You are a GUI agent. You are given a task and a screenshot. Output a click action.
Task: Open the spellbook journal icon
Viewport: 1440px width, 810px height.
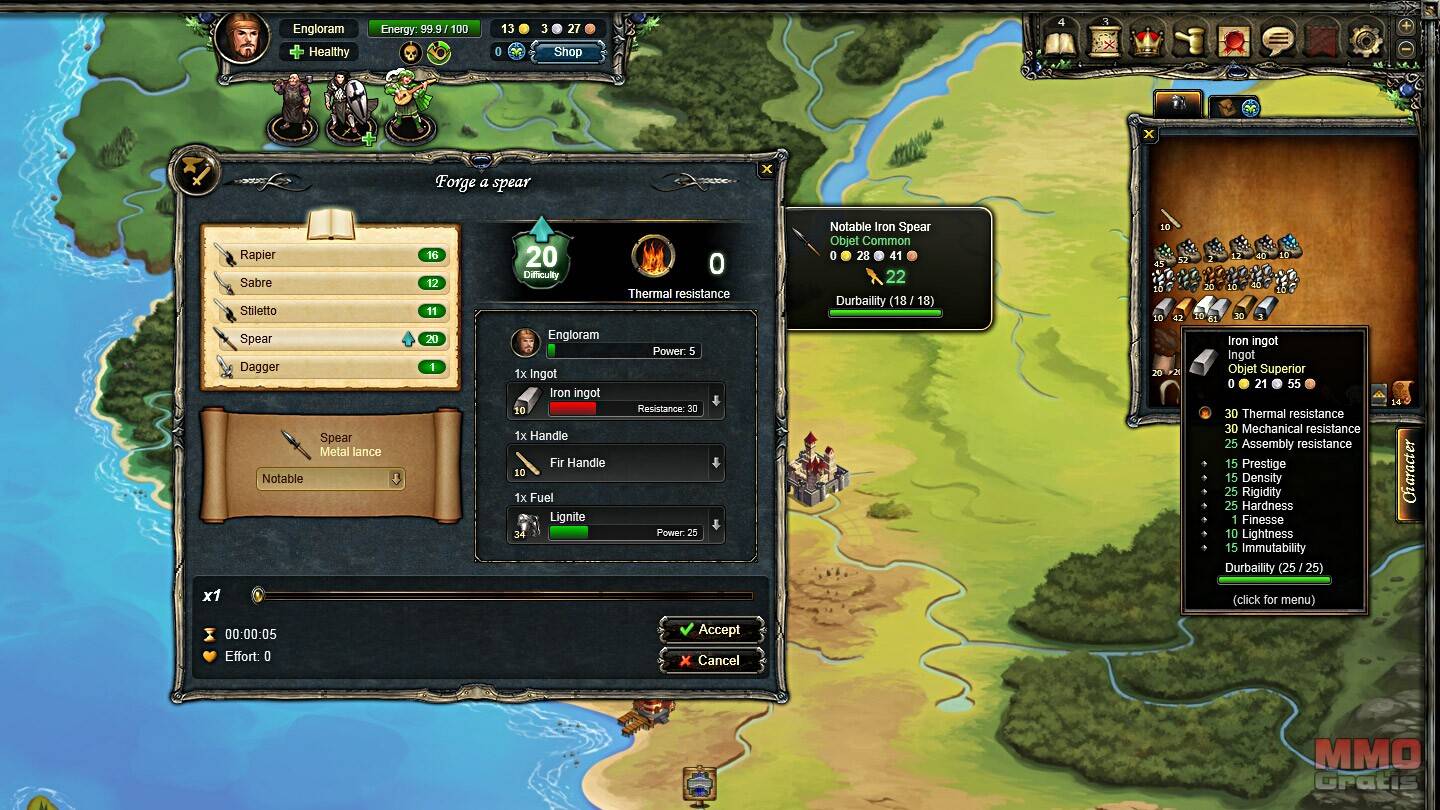pyautogui.click(x=1060, y=41)
